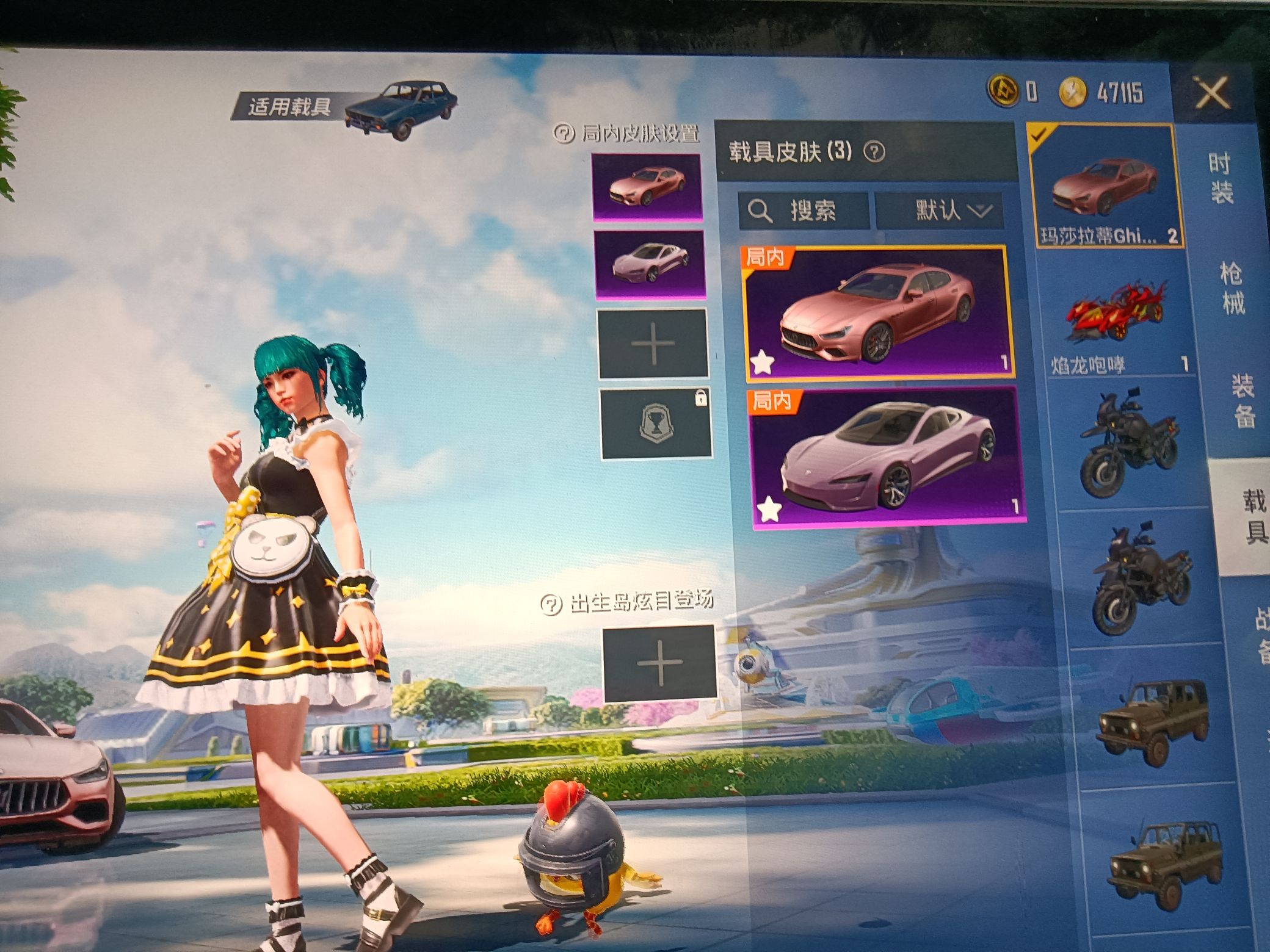
Task: Open the locked trophy skin slot
Action: tap(656, 424)
